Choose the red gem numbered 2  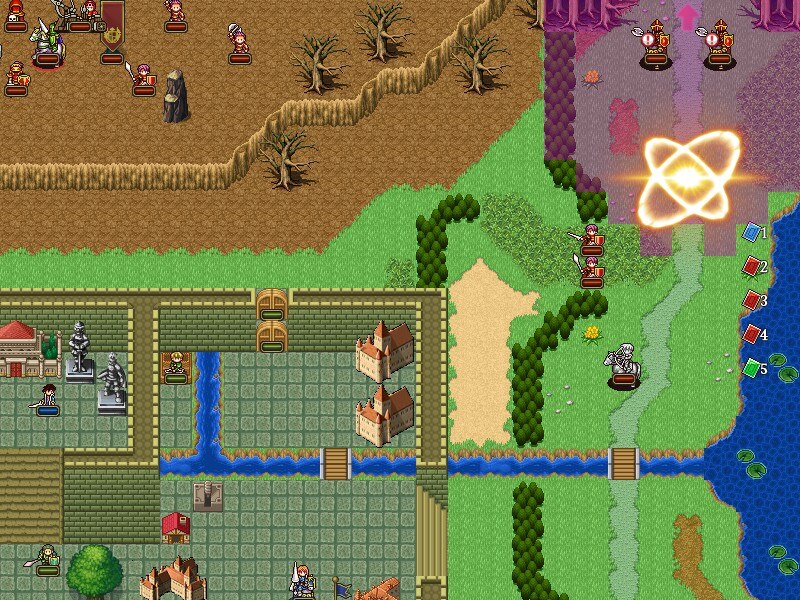(751, 267)
